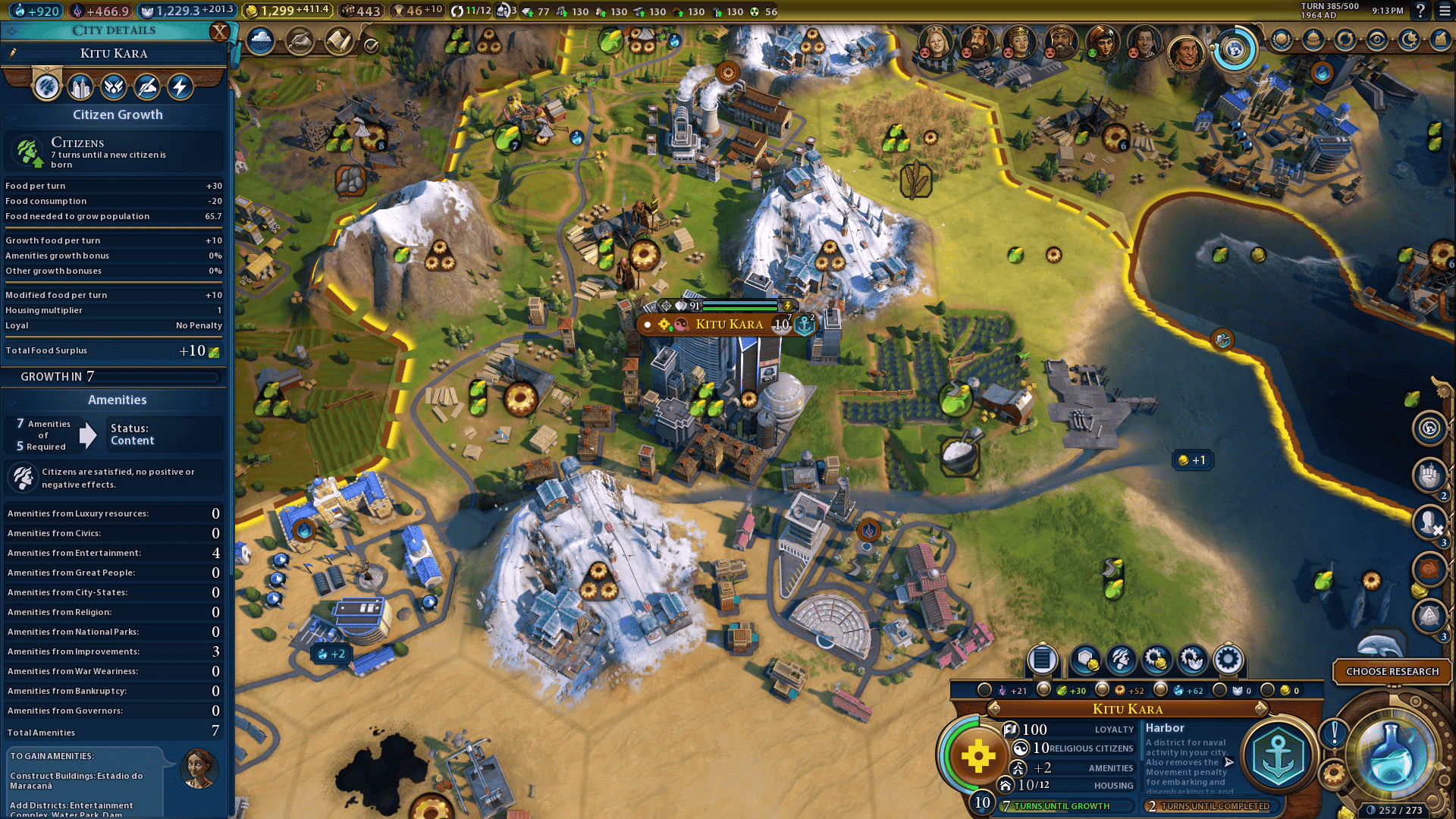Toggle the city details list button
The height and width of the screenshot is (819, 1456).
point(1042,661)
